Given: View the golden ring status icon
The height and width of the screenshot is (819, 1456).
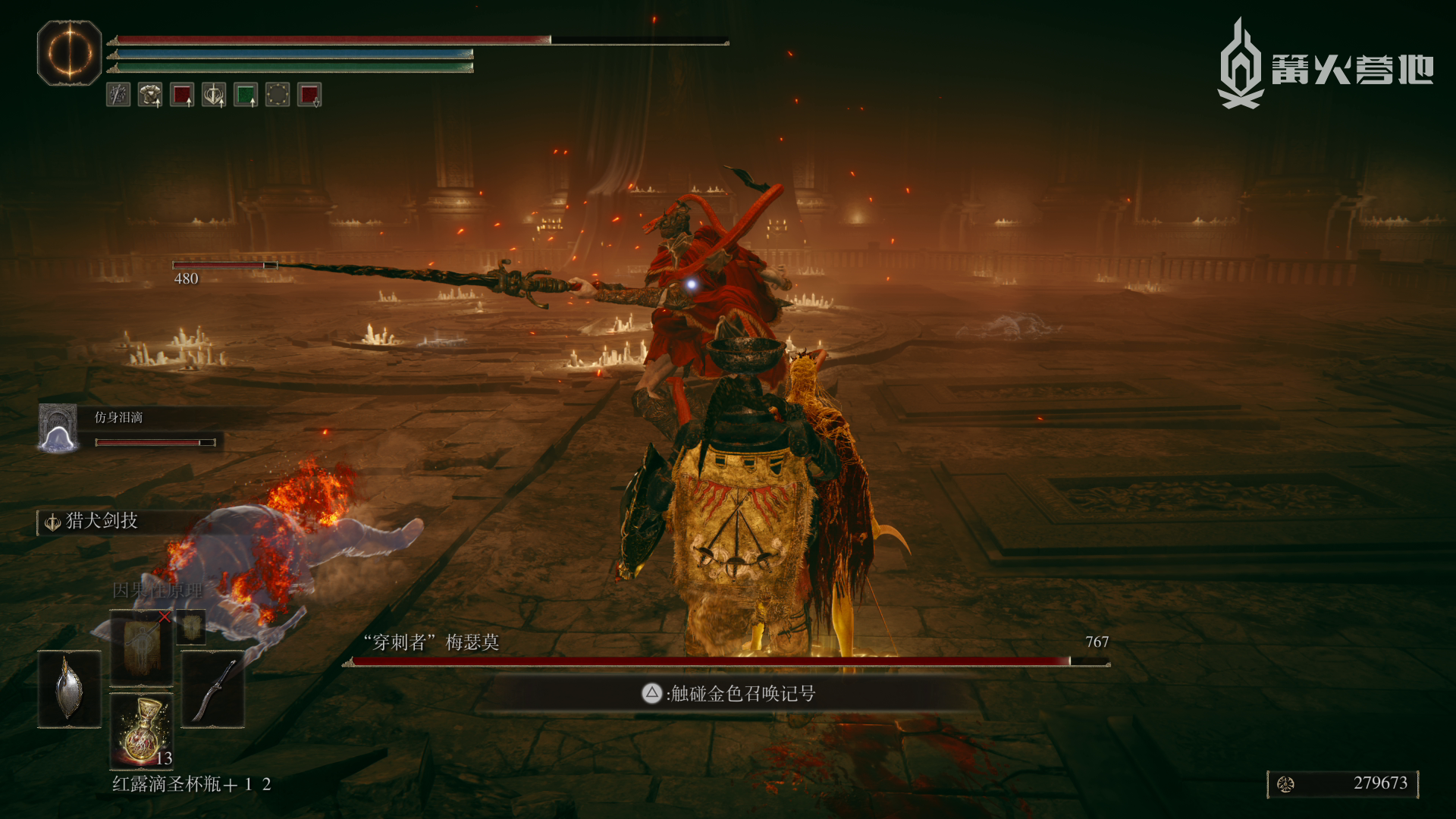Looking at the screenshot, I should tap(278, 95).
